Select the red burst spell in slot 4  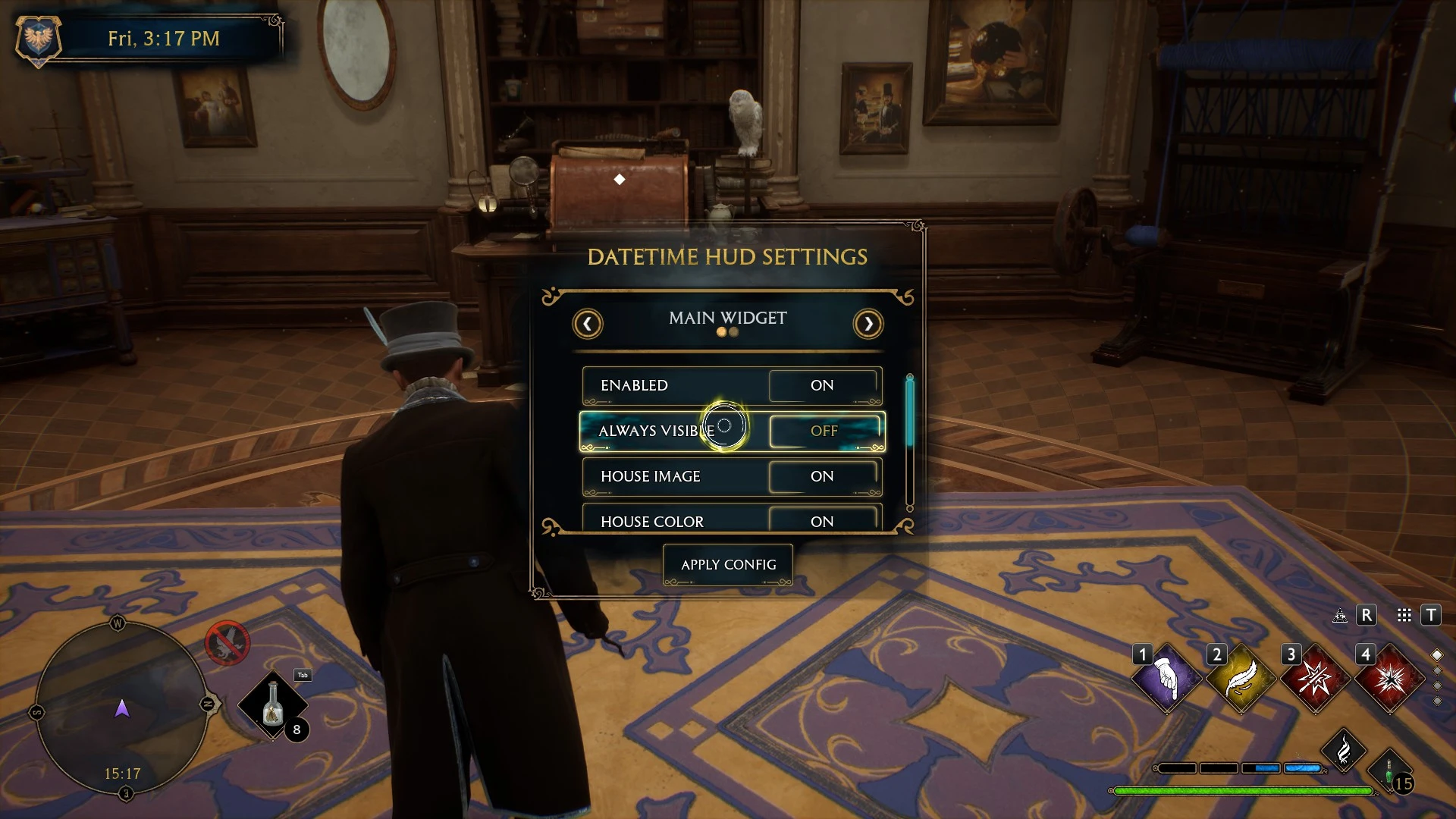coord(1389,678)
